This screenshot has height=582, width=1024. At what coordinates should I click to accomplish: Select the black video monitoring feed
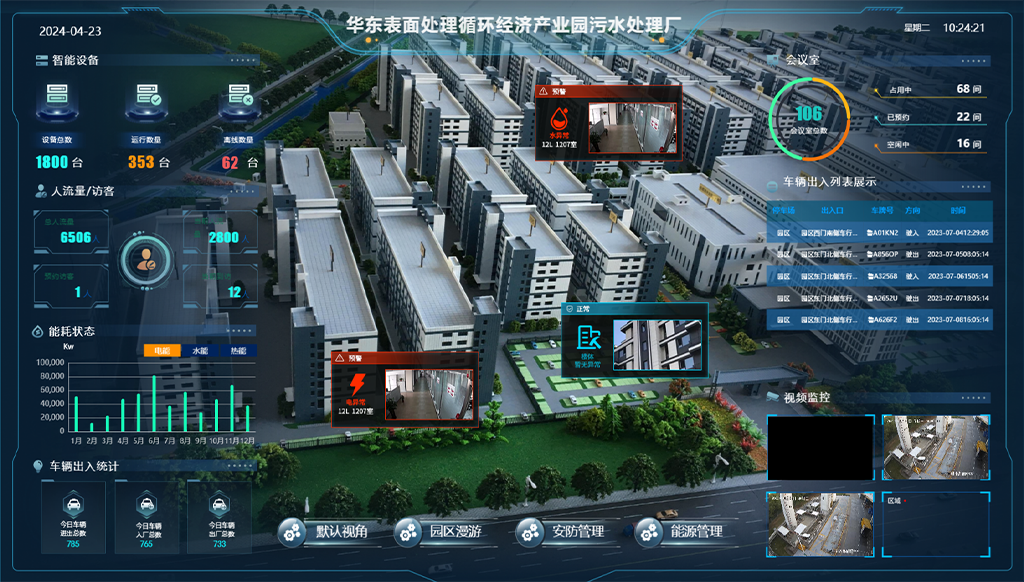click(x=820, y=445)
